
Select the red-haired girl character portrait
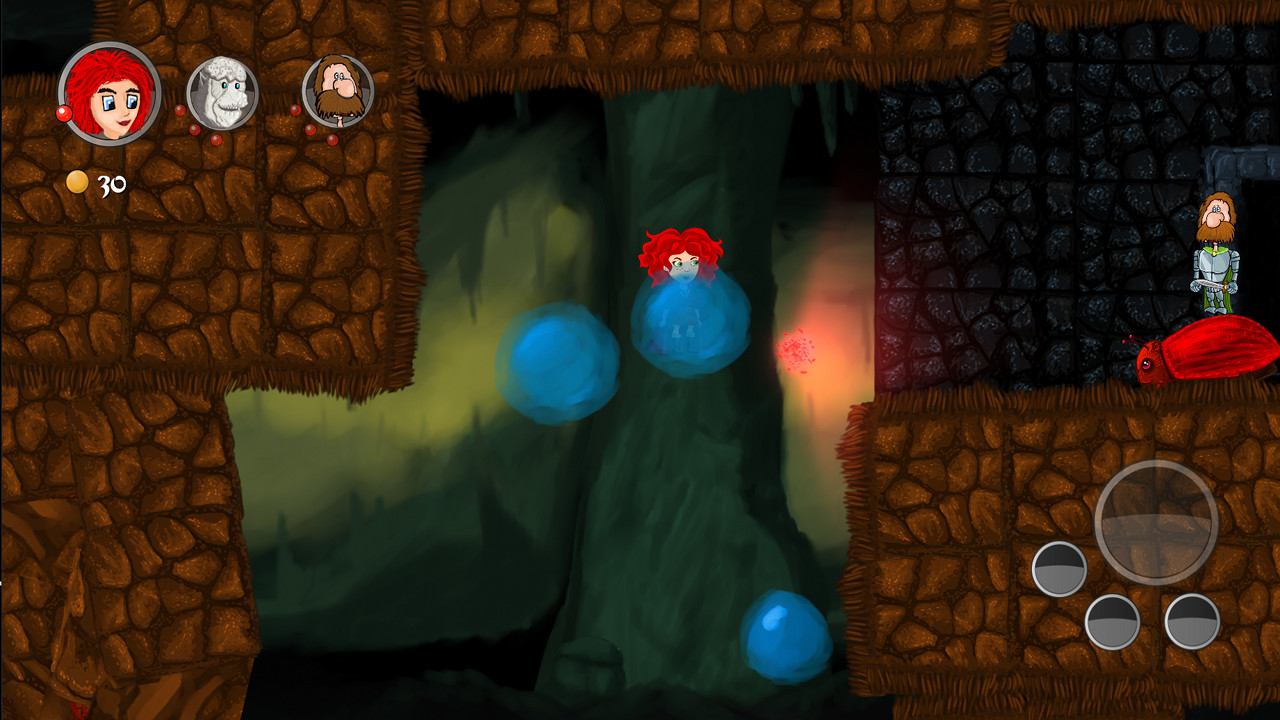pos(109,93)
